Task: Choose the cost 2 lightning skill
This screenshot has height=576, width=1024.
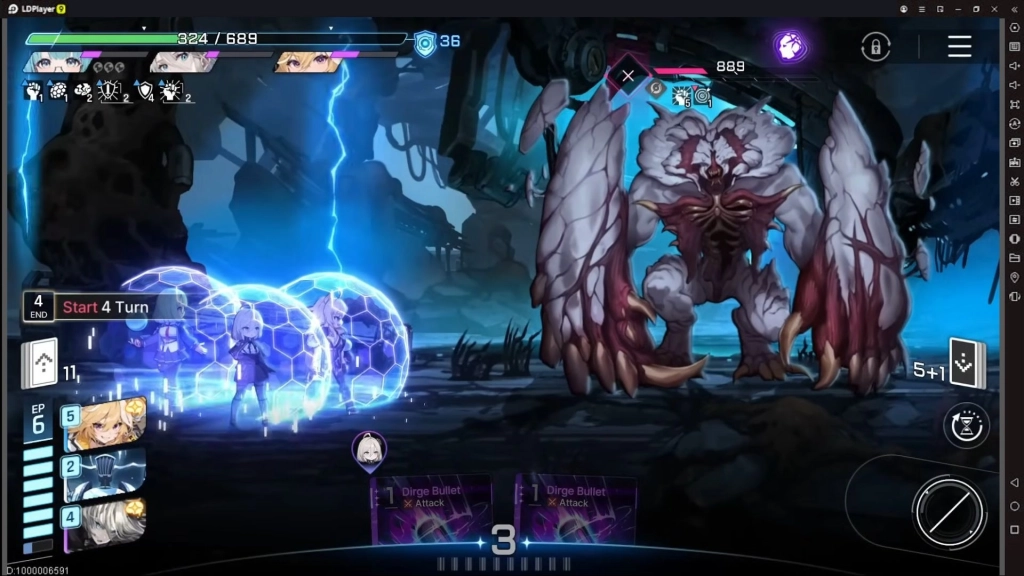Action: click(105, 474)
